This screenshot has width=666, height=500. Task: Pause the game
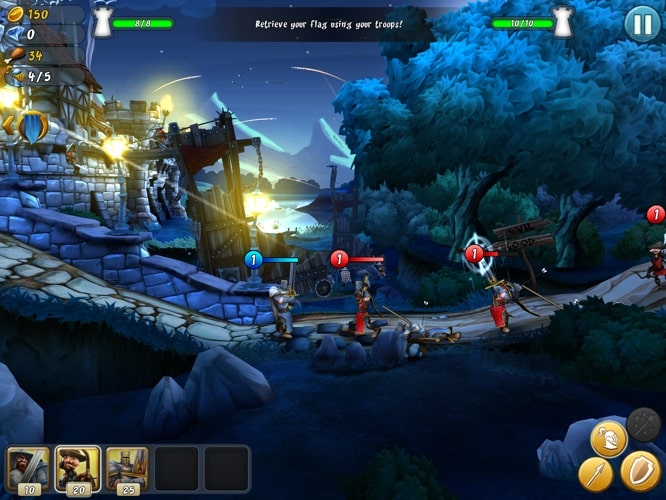pyautogui.click(x=642, y=23)
